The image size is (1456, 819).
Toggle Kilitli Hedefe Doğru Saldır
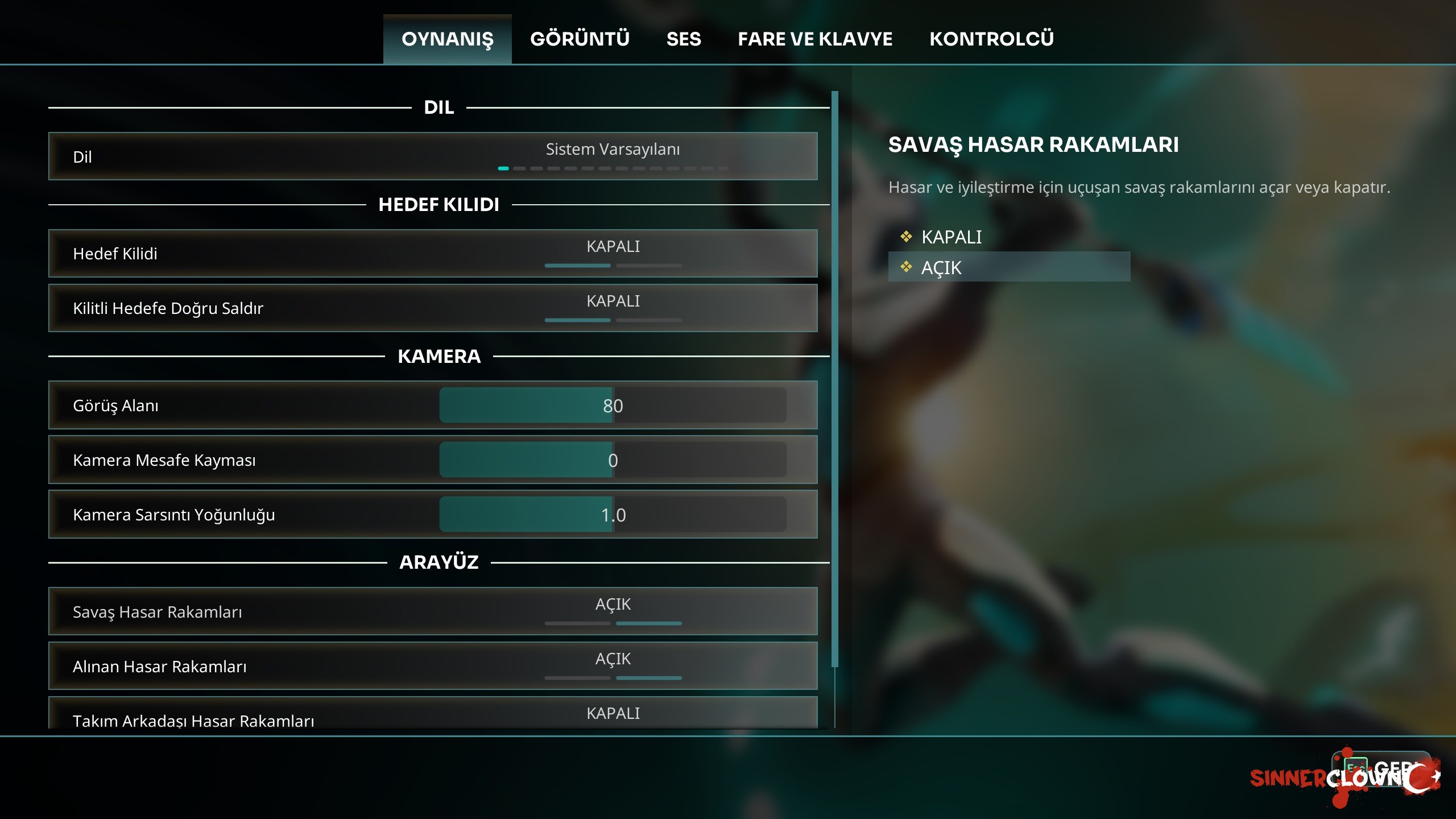coord(613,308)
